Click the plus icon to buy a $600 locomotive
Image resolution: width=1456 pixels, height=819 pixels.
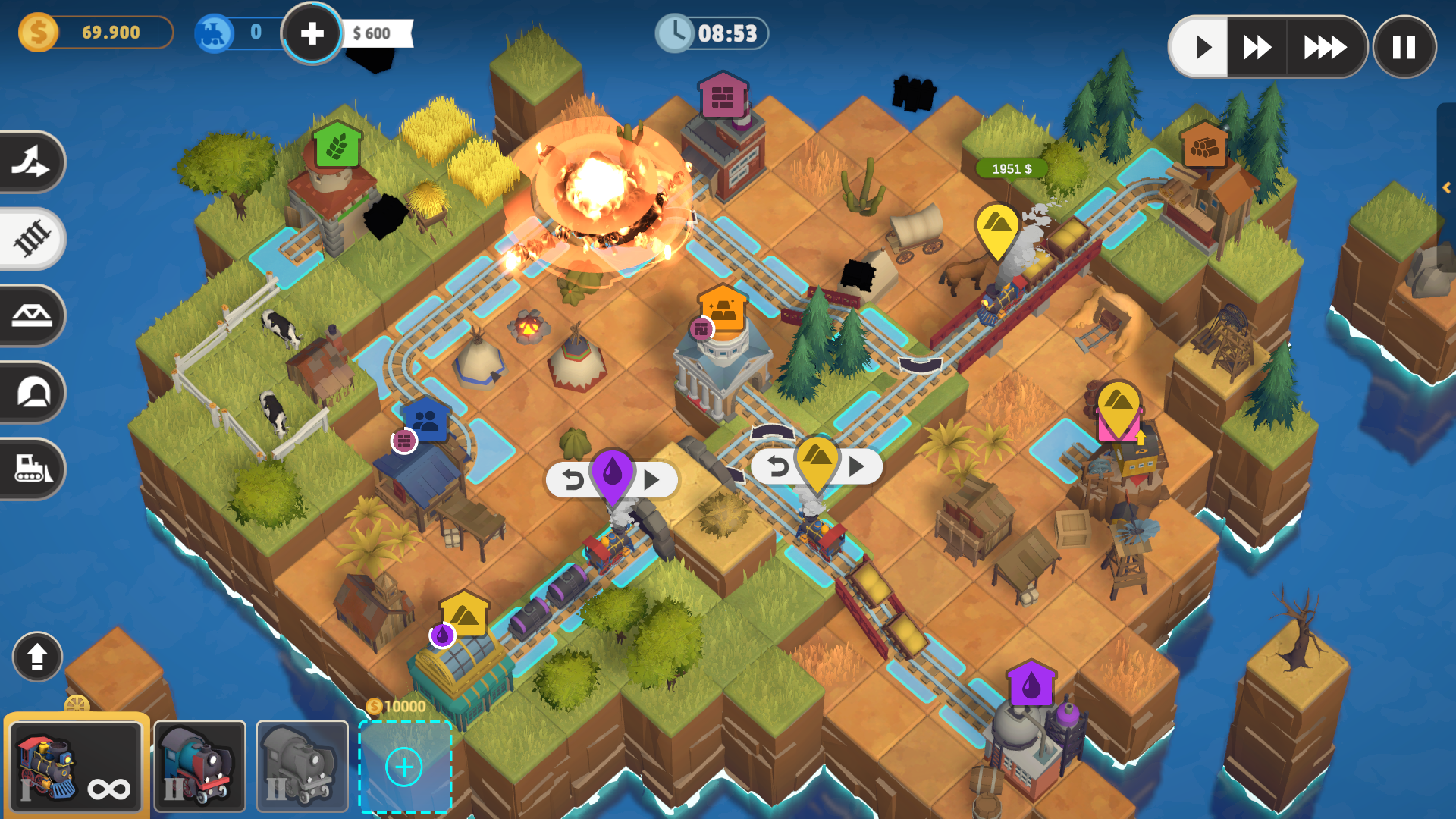click(x=312, y=33)
